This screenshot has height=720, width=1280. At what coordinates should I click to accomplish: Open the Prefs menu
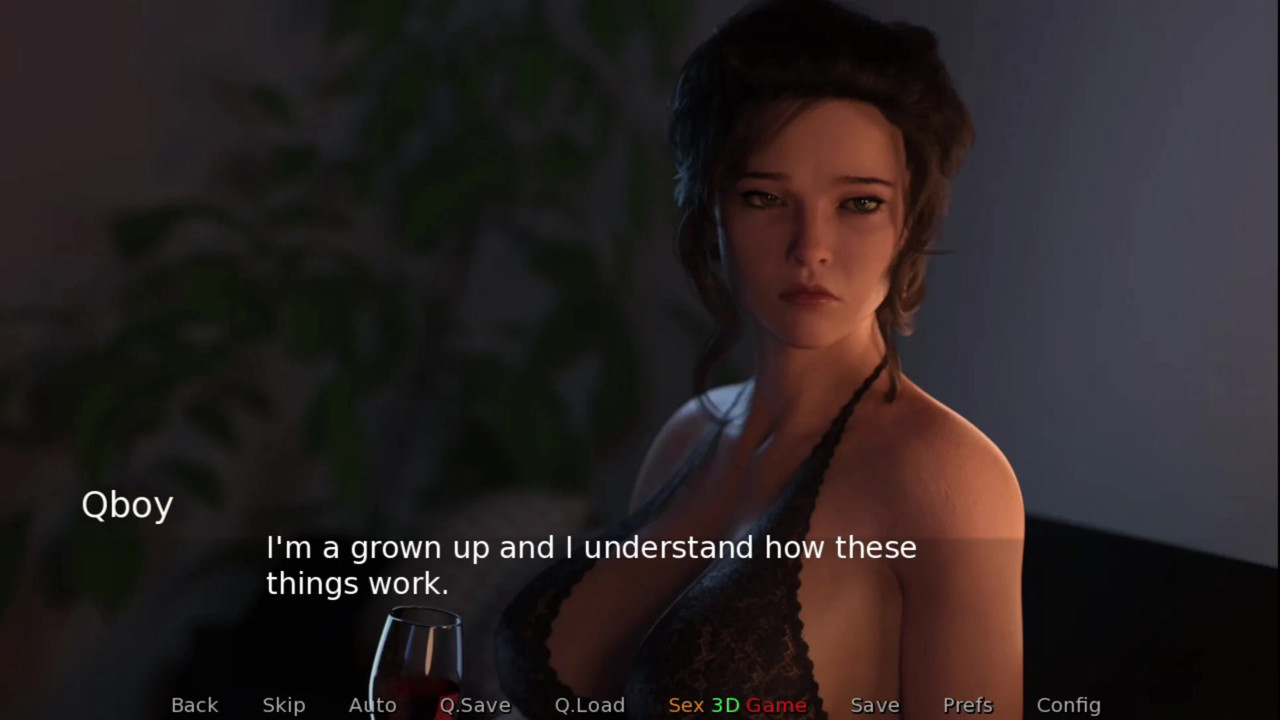(x=968, y=705)
